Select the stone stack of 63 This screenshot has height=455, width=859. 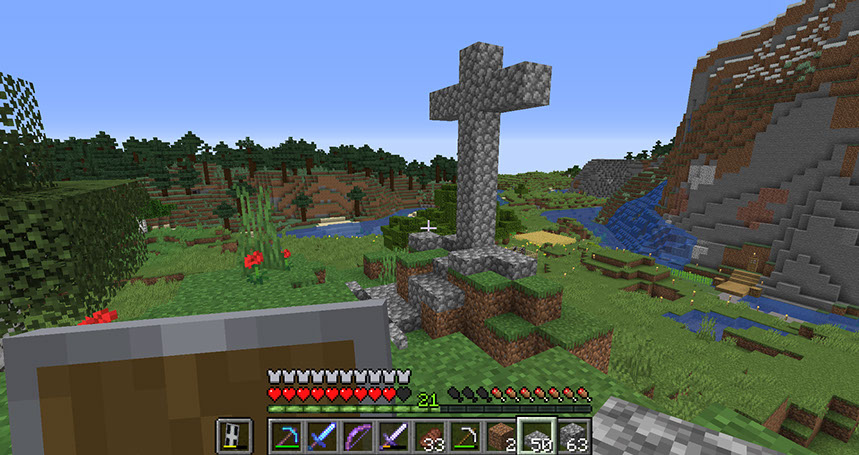point(573,436)
